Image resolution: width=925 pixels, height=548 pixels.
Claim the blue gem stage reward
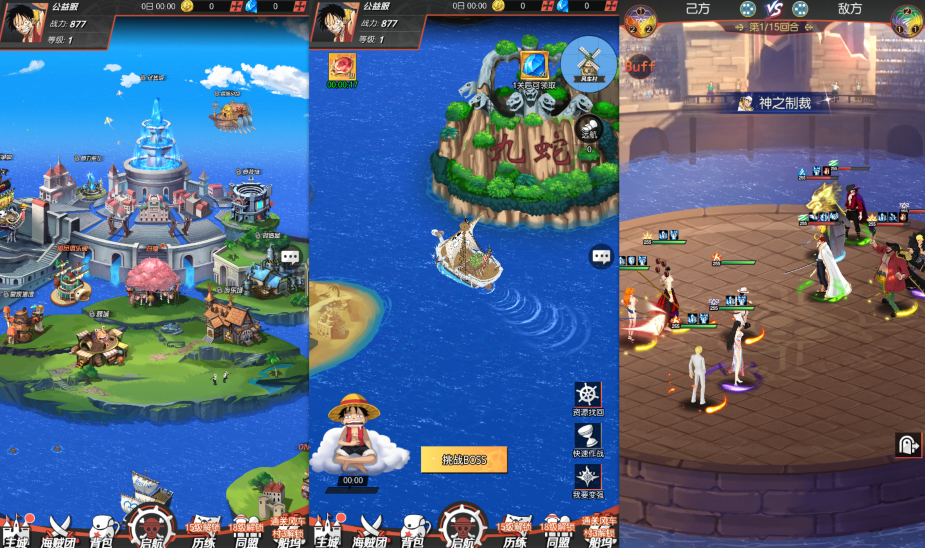coord(534,66)
